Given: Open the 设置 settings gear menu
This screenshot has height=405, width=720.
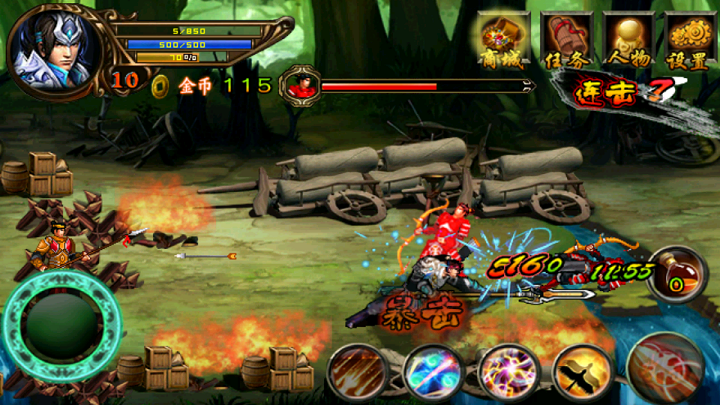Looking at the screenshot, I should tap(690, 42).
